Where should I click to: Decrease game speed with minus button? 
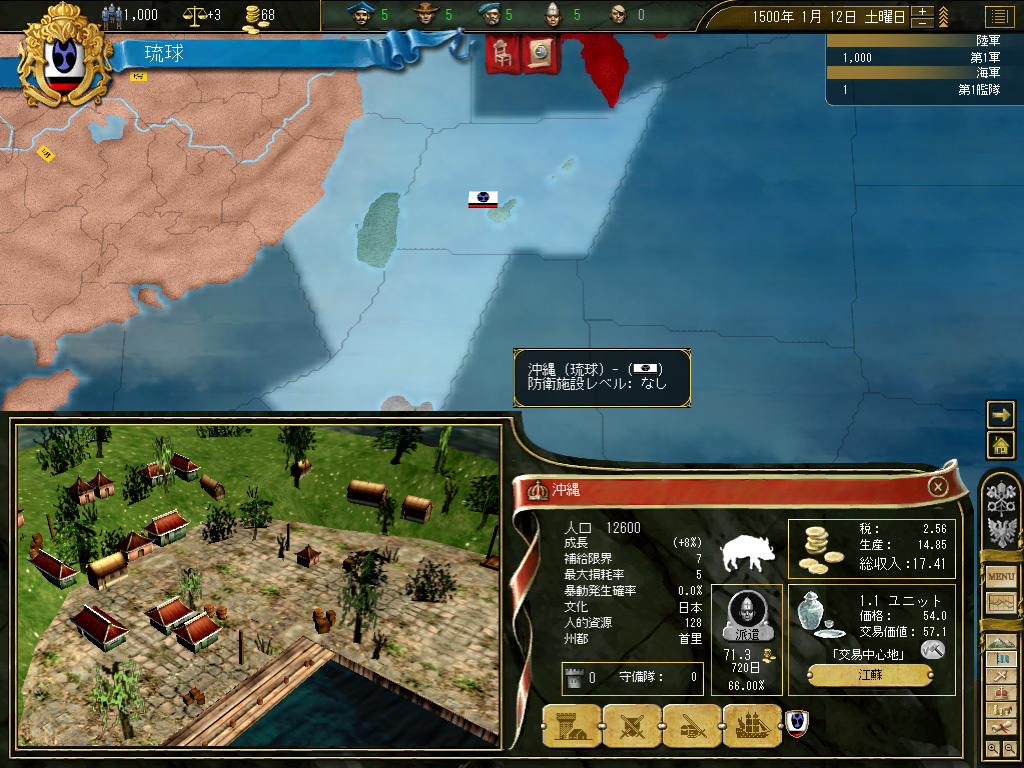point(923,22)
